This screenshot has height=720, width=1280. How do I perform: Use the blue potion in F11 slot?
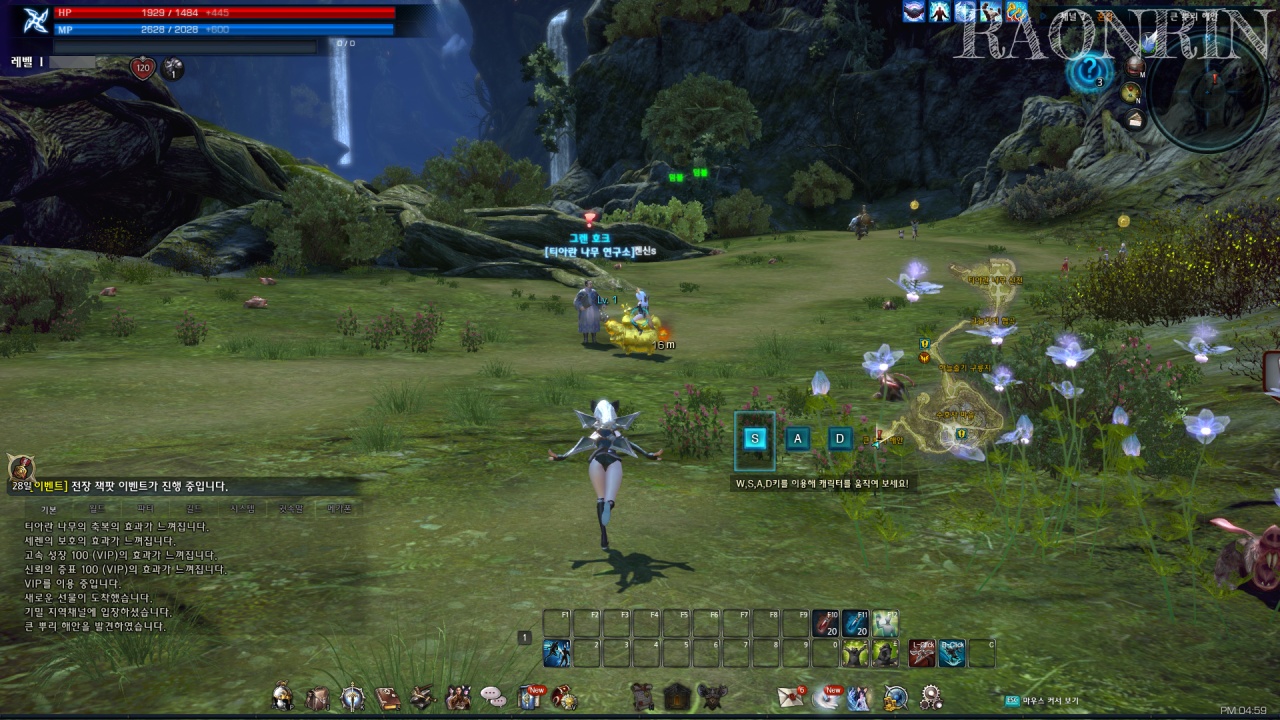coord(855,624)
